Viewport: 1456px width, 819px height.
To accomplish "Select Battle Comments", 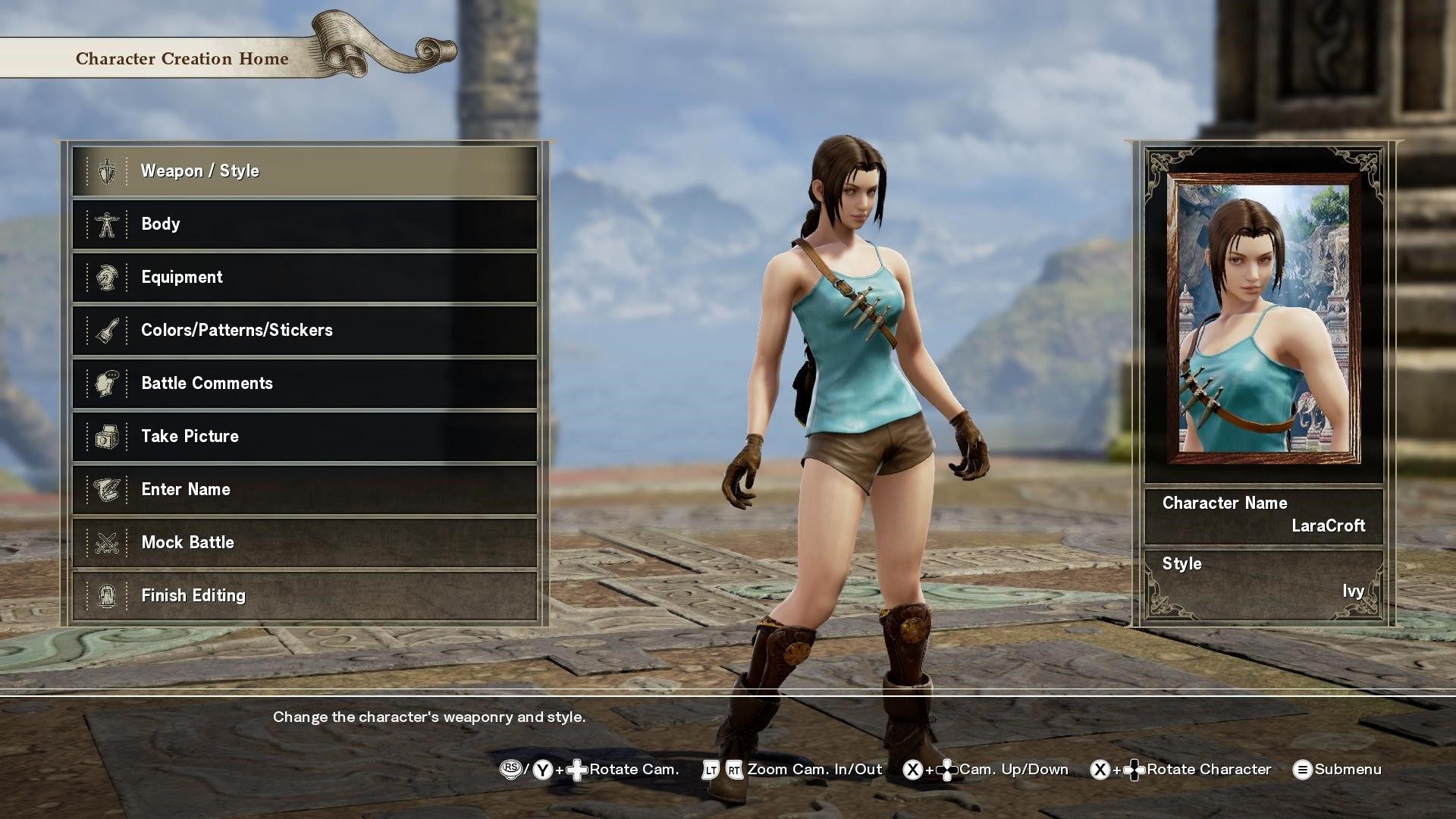I will (304, 384).
